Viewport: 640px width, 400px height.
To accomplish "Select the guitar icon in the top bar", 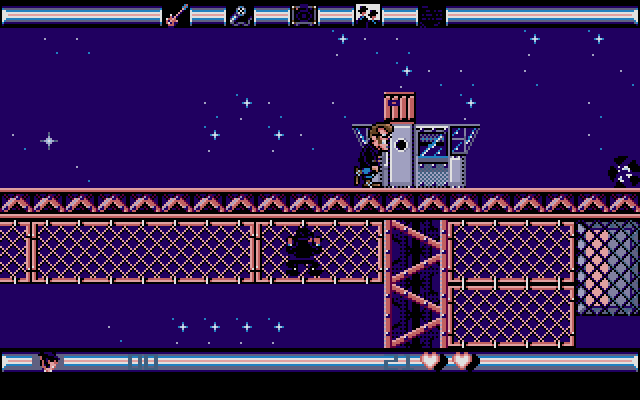I will point(176,15).
